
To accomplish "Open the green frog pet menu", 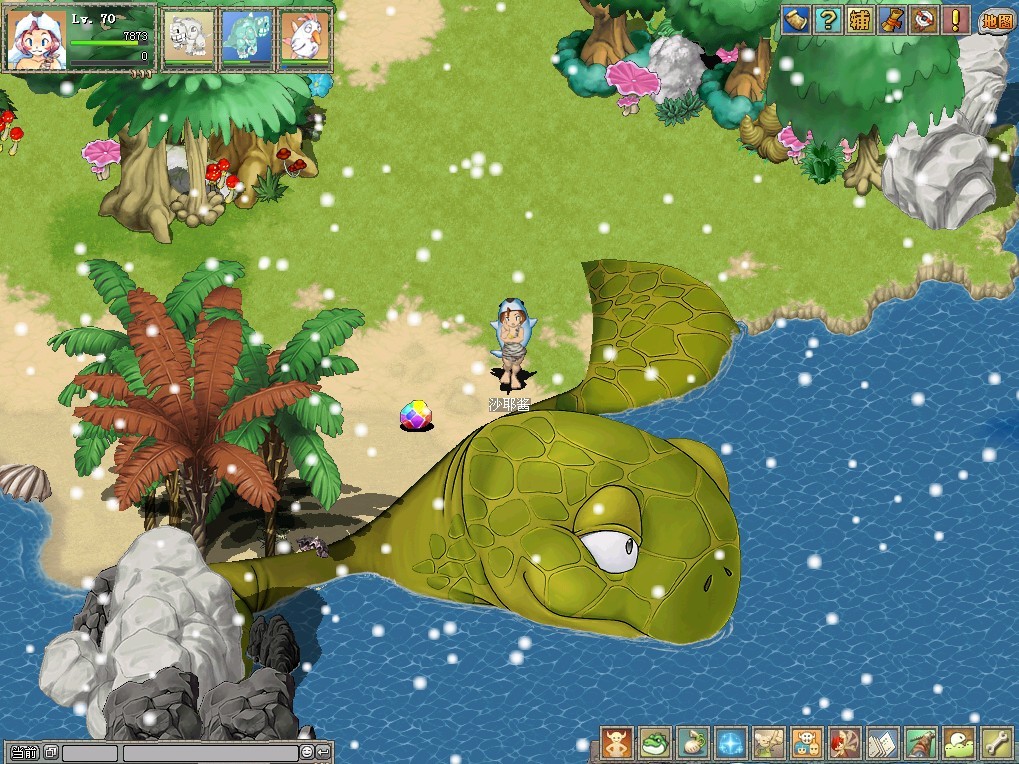I will (x=654, y=743).
